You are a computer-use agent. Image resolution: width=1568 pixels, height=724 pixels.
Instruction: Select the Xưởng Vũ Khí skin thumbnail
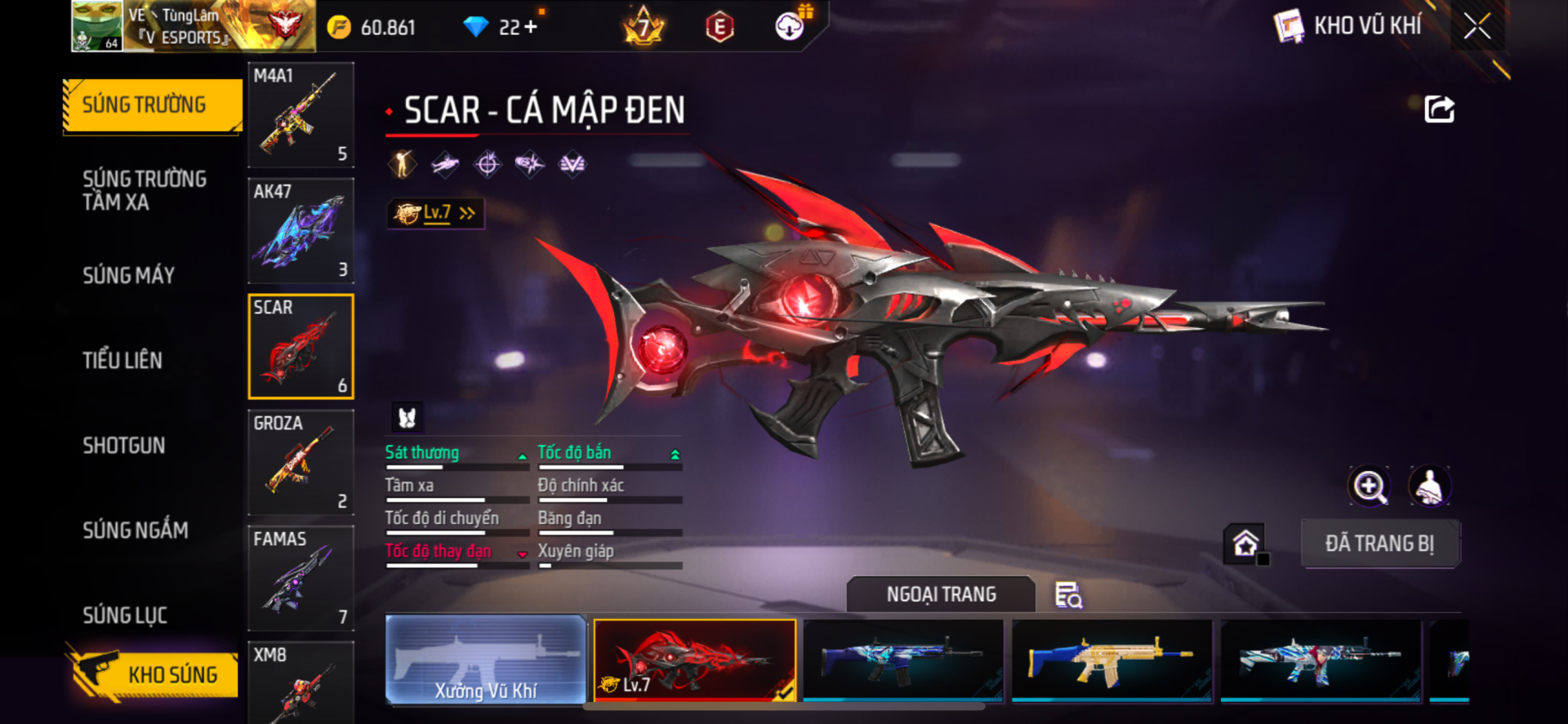pyautogui.click(x=486, y=660)
